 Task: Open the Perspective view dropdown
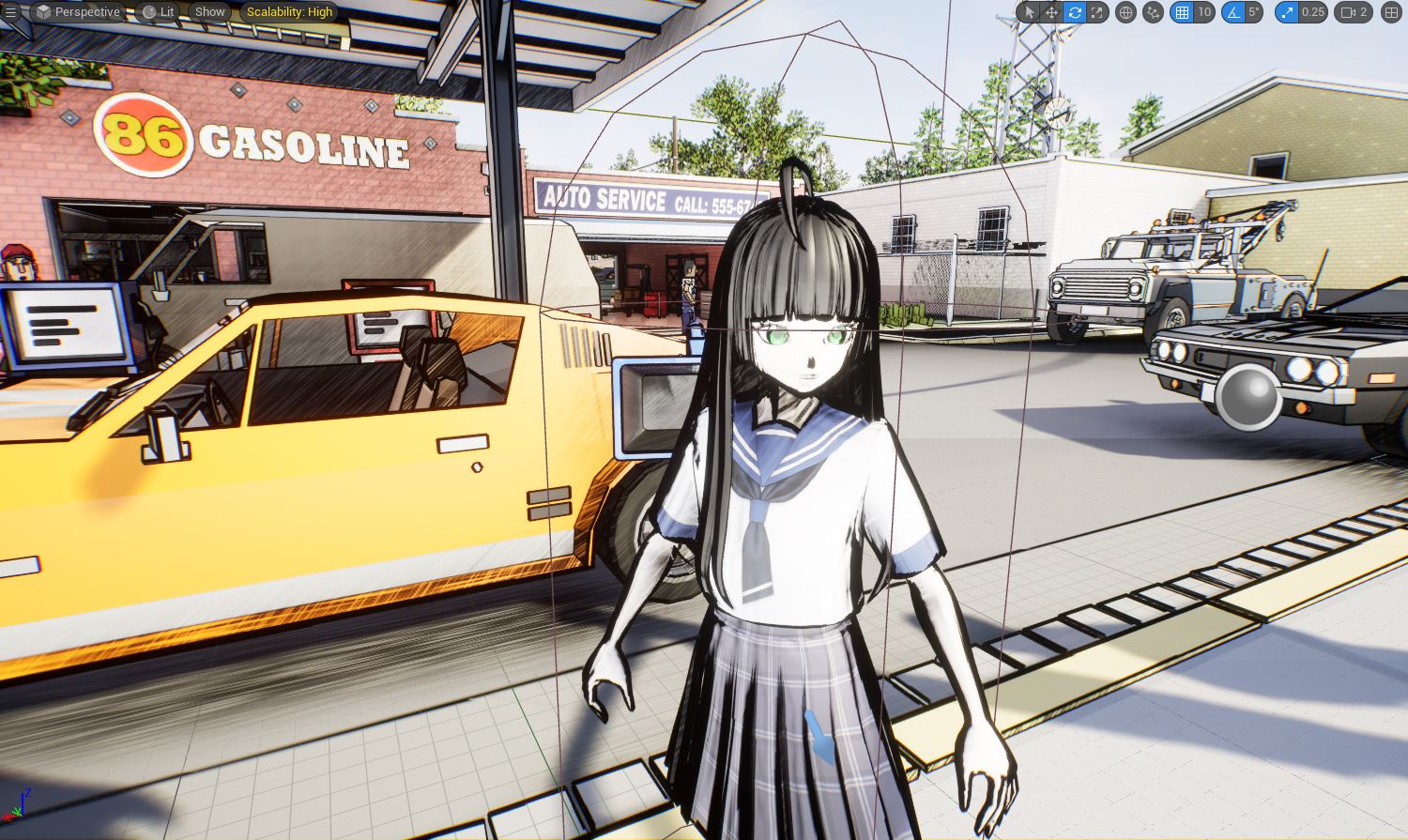pos(79,12)
